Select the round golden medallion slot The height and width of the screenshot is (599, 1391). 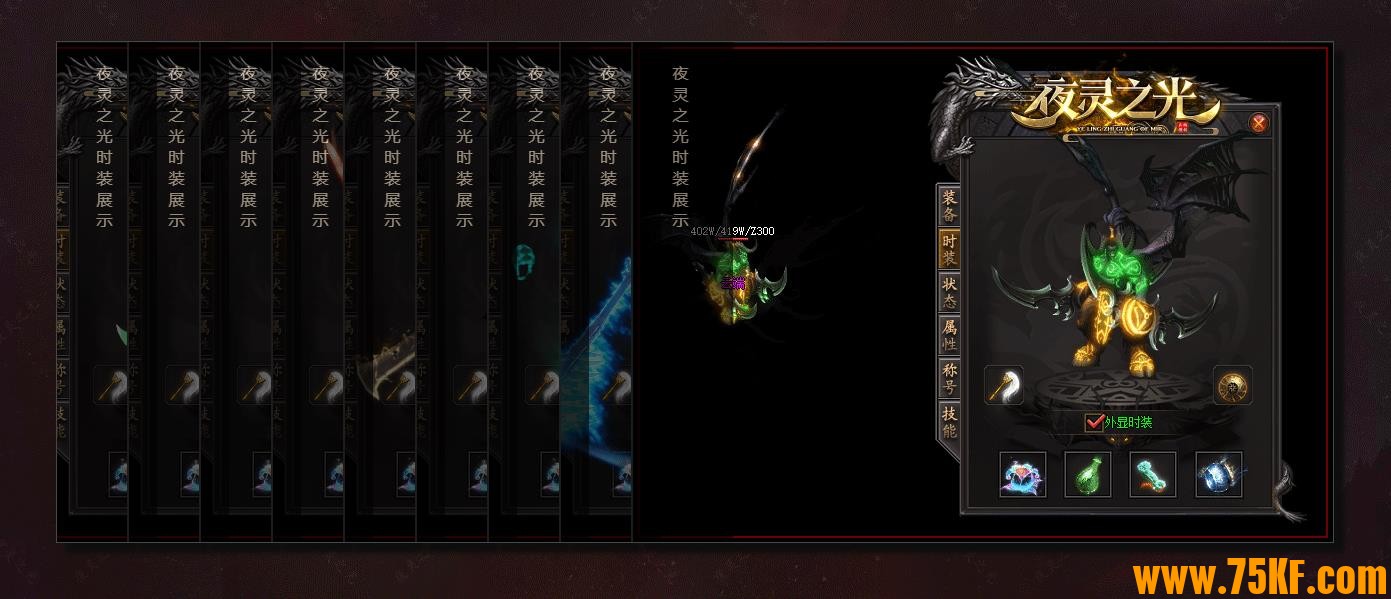pyautogui.click(x=1233, y=385)
